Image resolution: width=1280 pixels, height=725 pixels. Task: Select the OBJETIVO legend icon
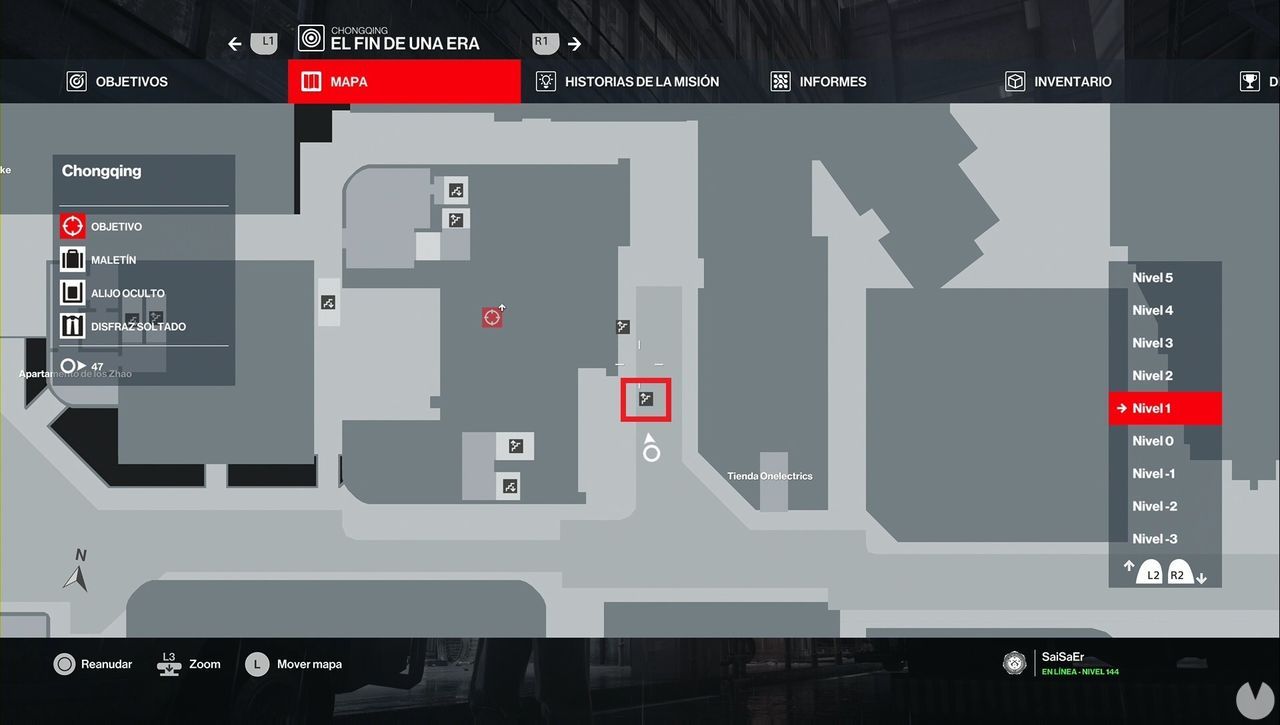72,226
